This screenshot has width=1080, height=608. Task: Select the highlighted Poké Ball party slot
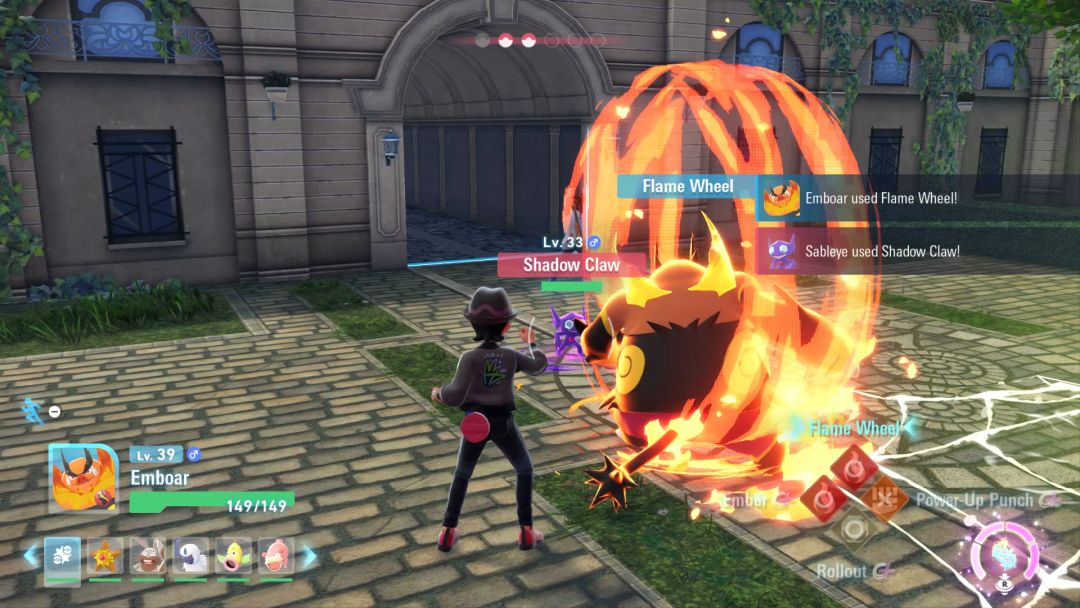point(62,555)
